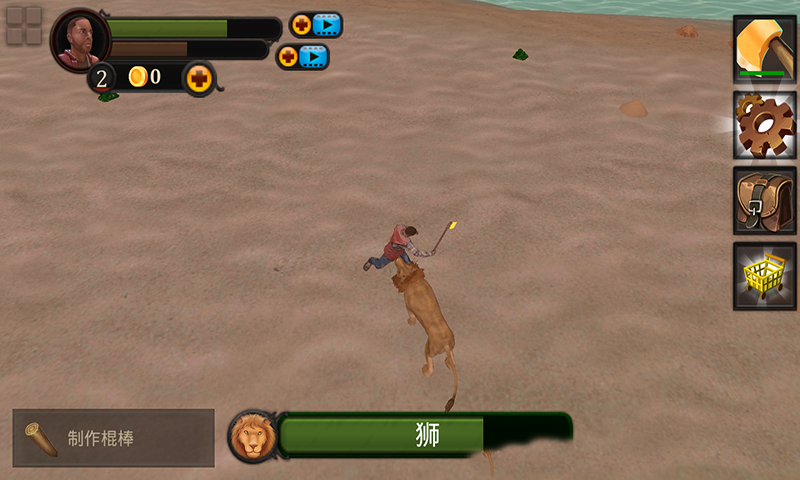Select the axe weapon icon
The image size is (800, 480).
click(x=764, y=48)
